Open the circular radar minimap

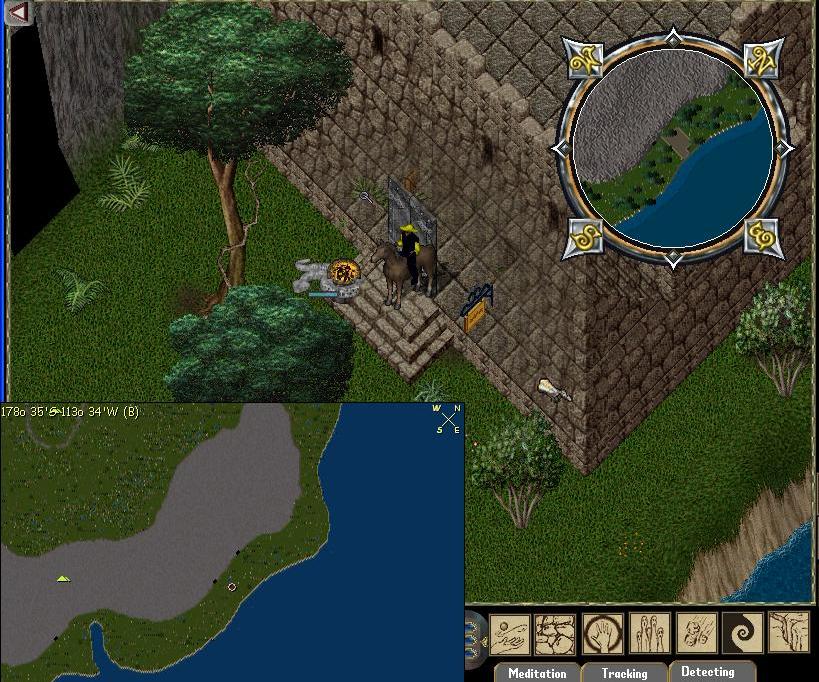click(673, 149)
